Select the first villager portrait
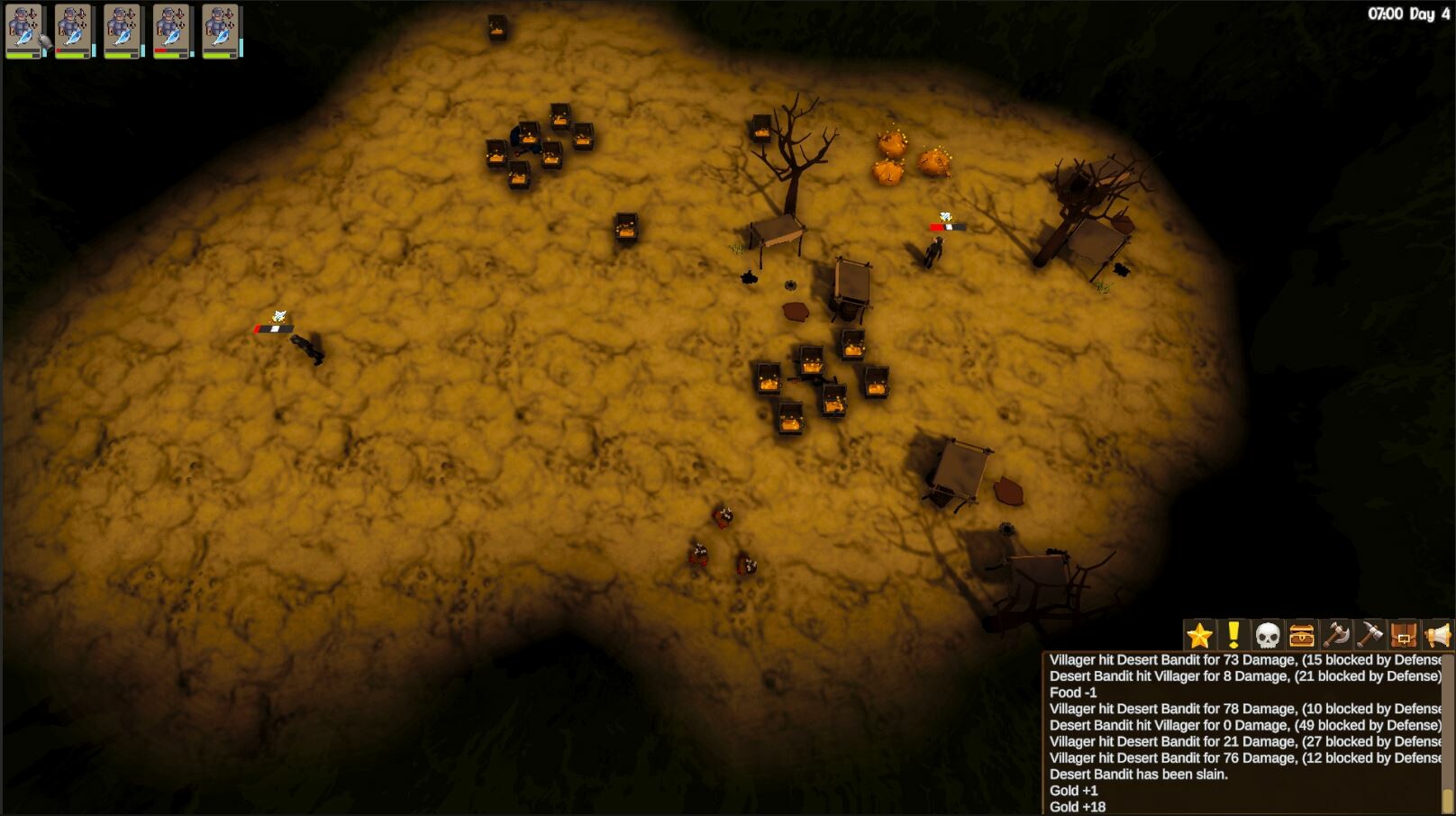The height and width of the screenshot is (816, 1456). point(23,32)
